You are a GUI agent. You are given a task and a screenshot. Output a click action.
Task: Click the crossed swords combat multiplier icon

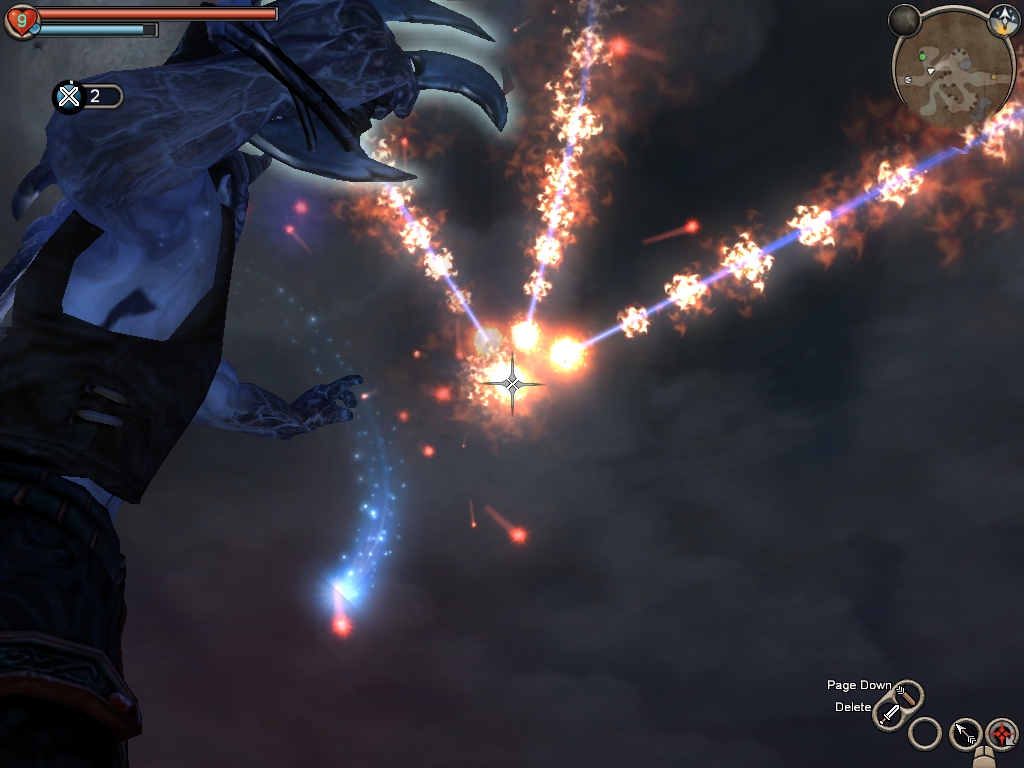coord(68,96)
